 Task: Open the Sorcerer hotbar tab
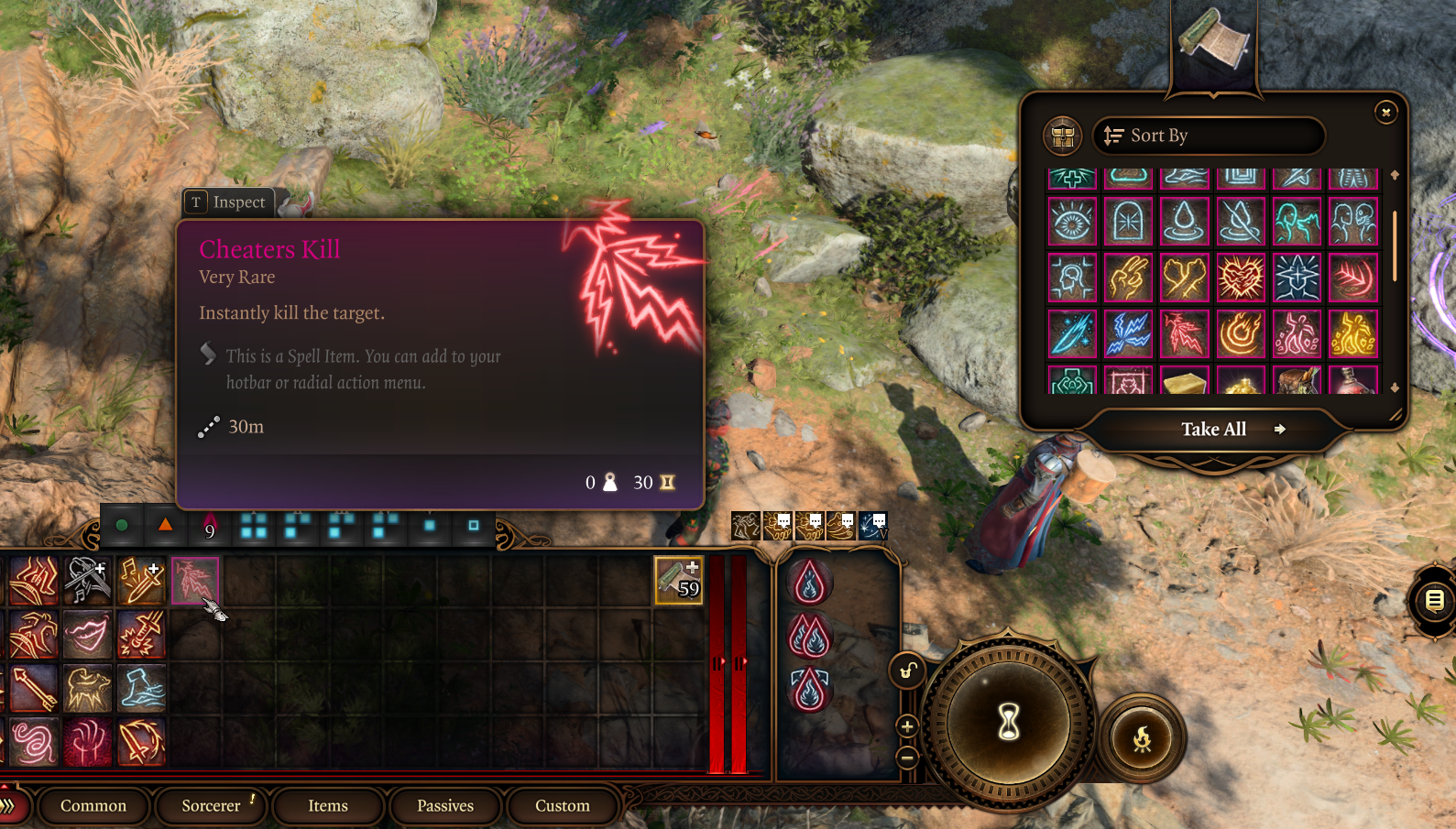click(x=211, y=806)
